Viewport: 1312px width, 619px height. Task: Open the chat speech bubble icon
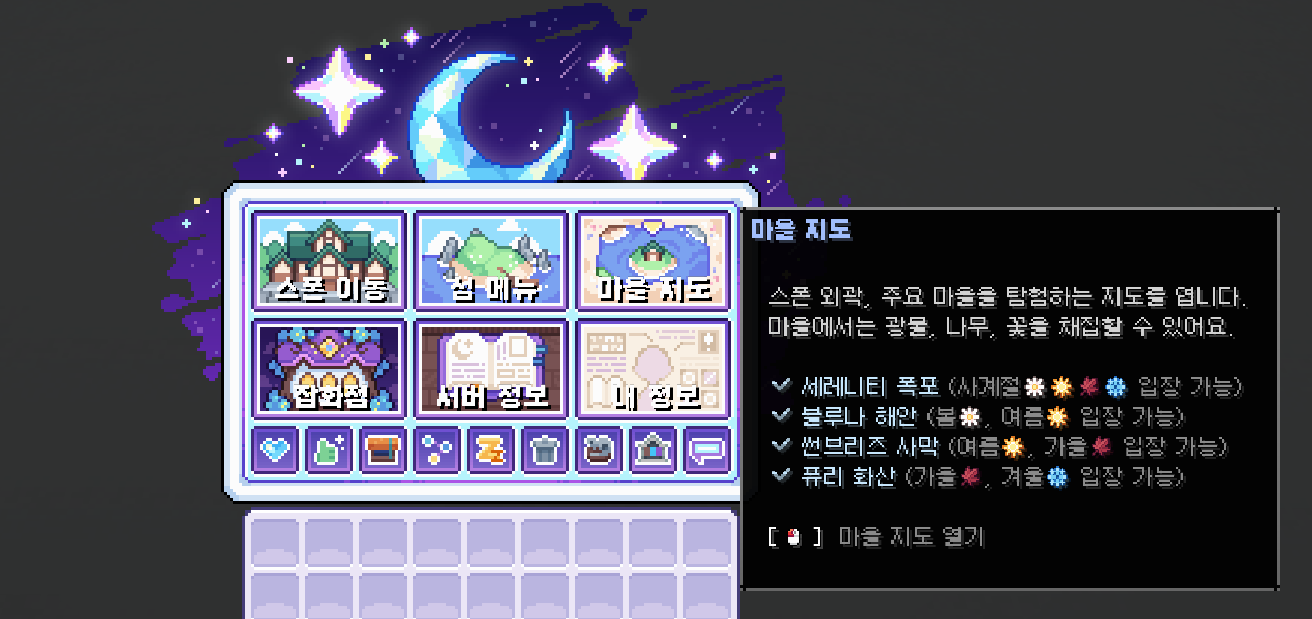click(707, 450)
